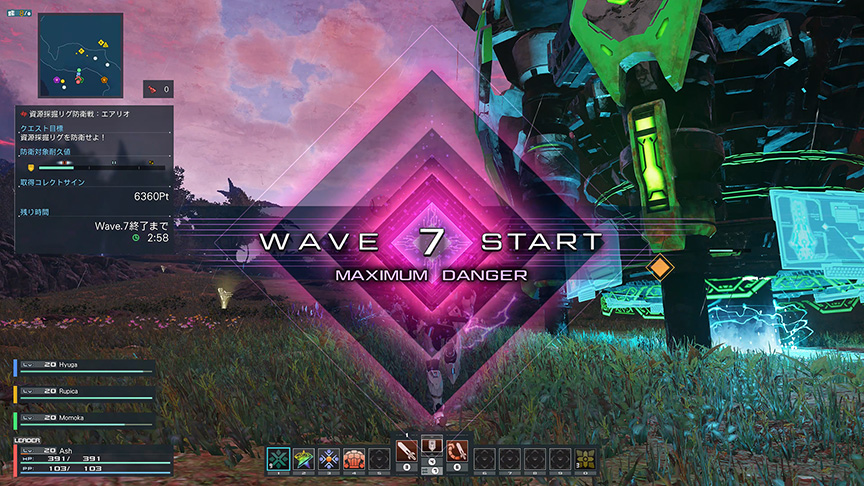Use the orange armor hotbar skill
The height and width of the screenshot is (486, 864).
coord(354,459)
